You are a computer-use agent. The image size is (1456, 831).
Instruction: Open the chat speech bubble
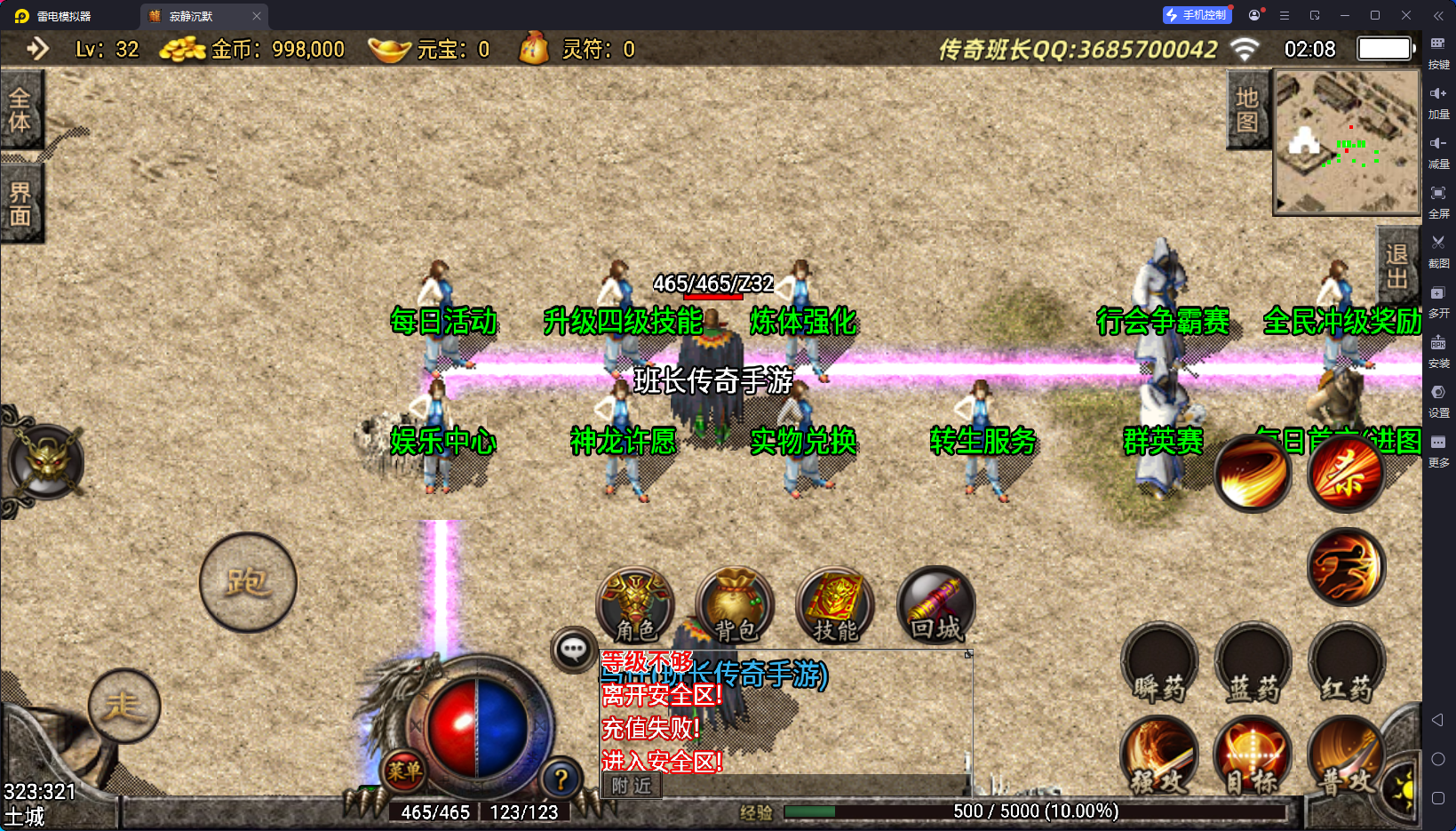click(573, 650)
